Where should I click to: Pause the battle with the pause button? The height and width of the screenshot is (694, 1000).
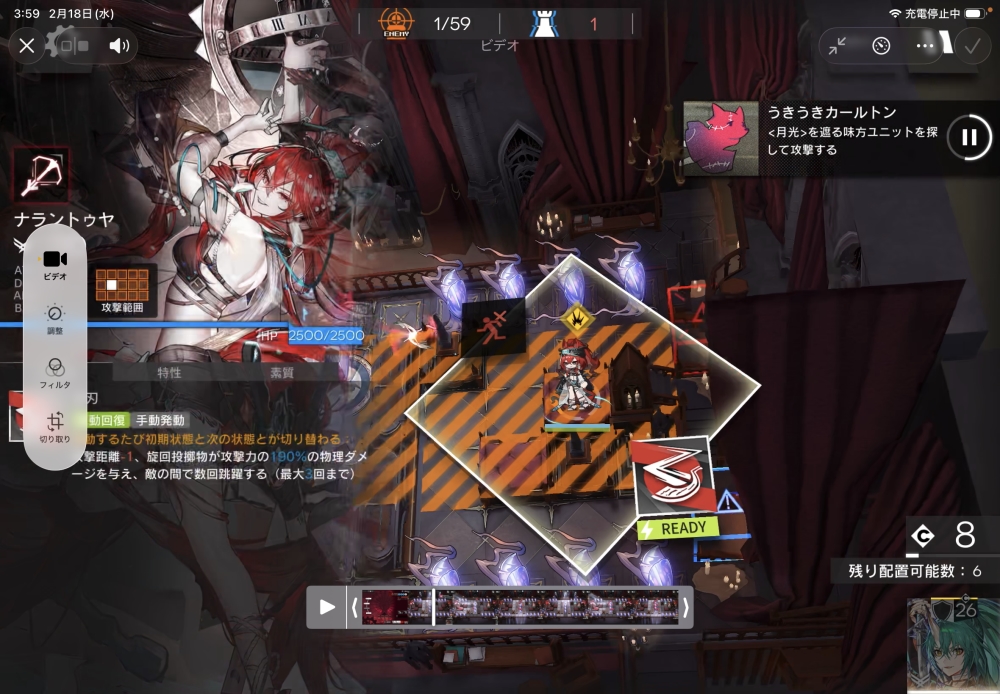point(968,137)
